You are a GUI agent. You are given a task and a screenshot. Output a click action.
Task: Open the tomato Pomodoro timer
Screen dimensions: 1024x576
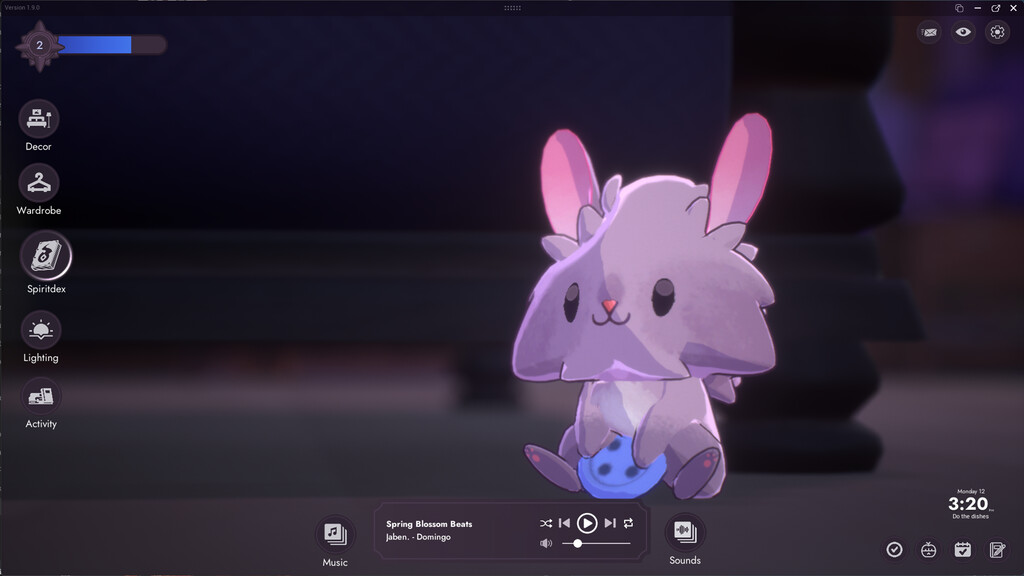[x=929, y=549]
